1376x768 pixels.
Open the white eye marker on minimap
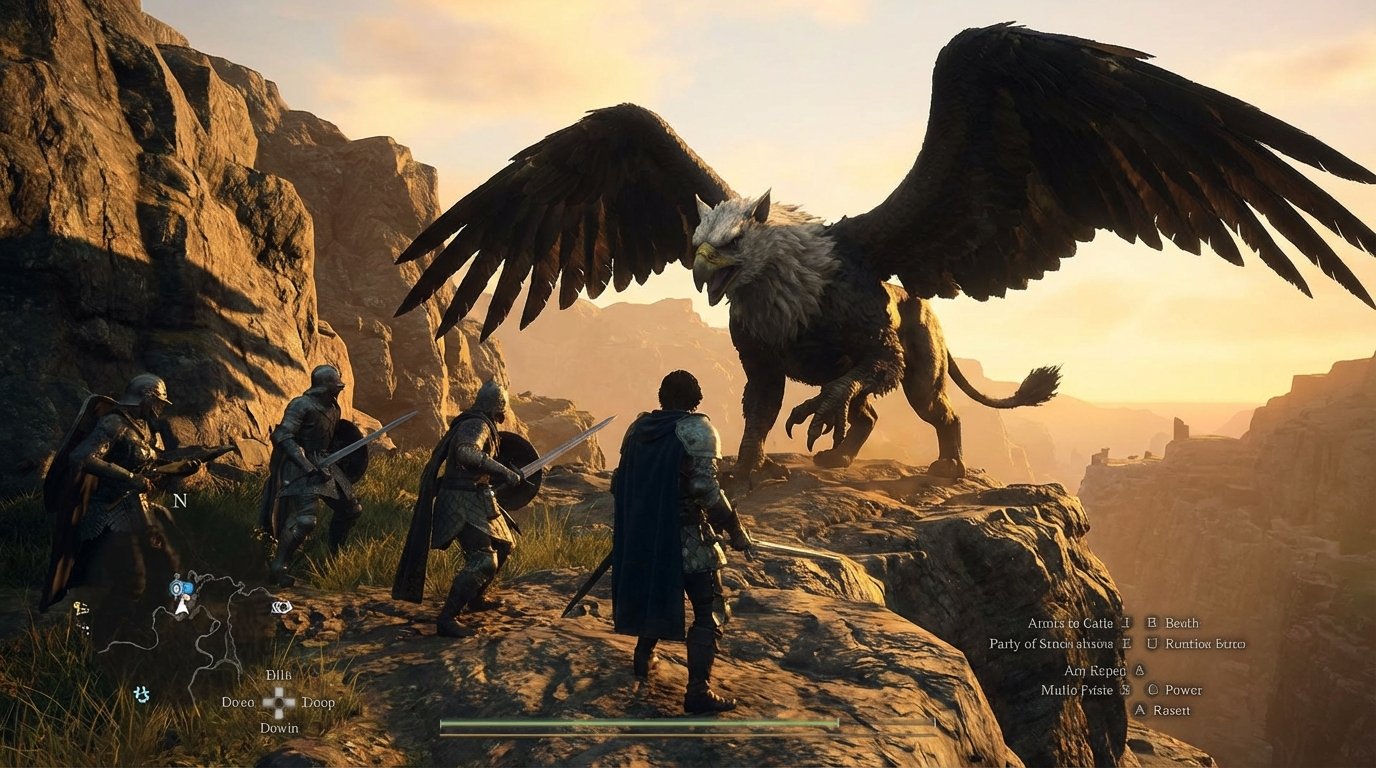click(281, 607)
